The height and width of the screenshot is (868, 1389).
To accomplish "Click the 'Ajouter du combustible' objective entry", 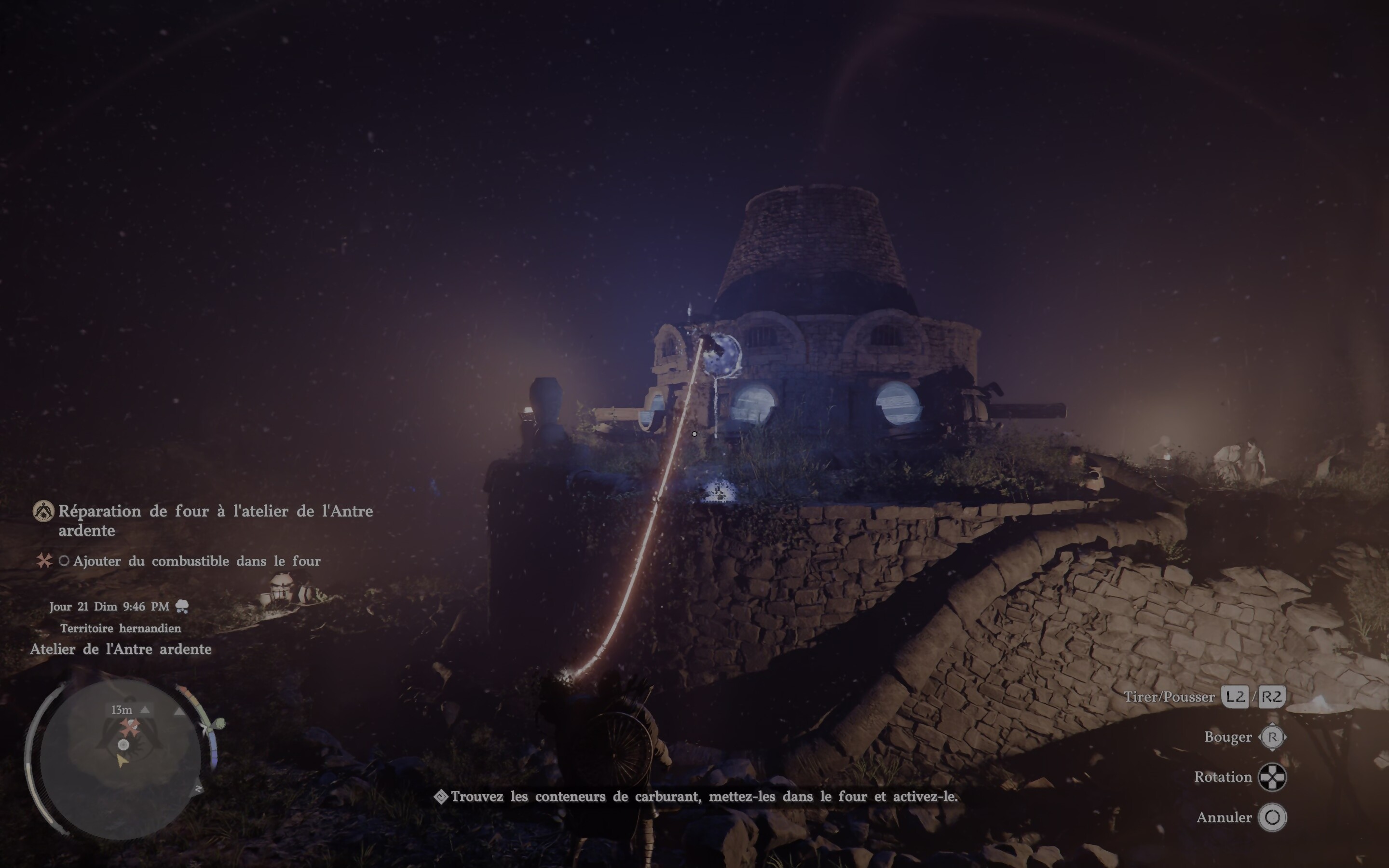I will tap(196, 561).
